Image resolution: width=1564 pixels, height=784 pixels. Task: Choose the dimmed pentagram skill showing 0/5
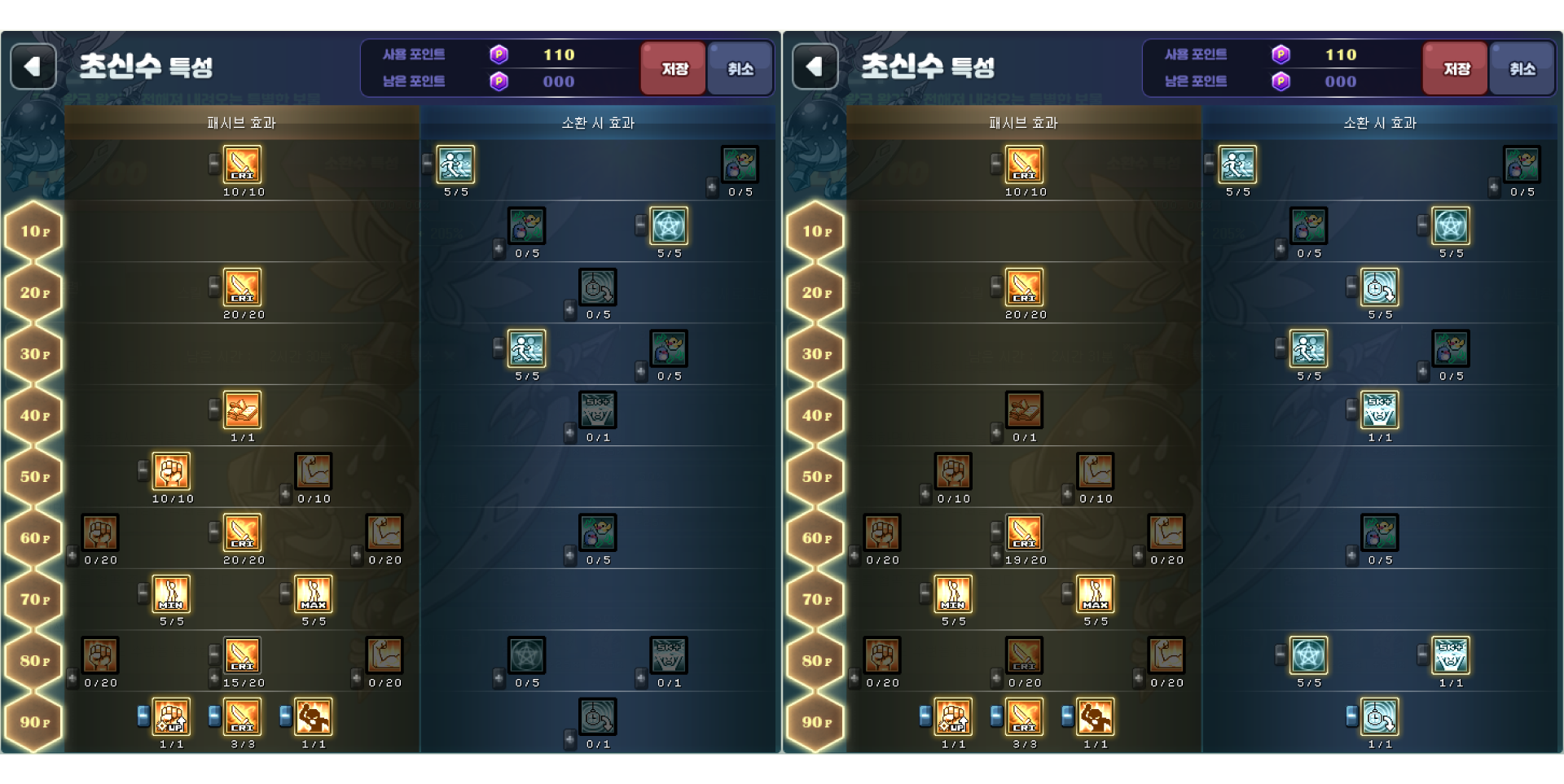click(526, 655)
